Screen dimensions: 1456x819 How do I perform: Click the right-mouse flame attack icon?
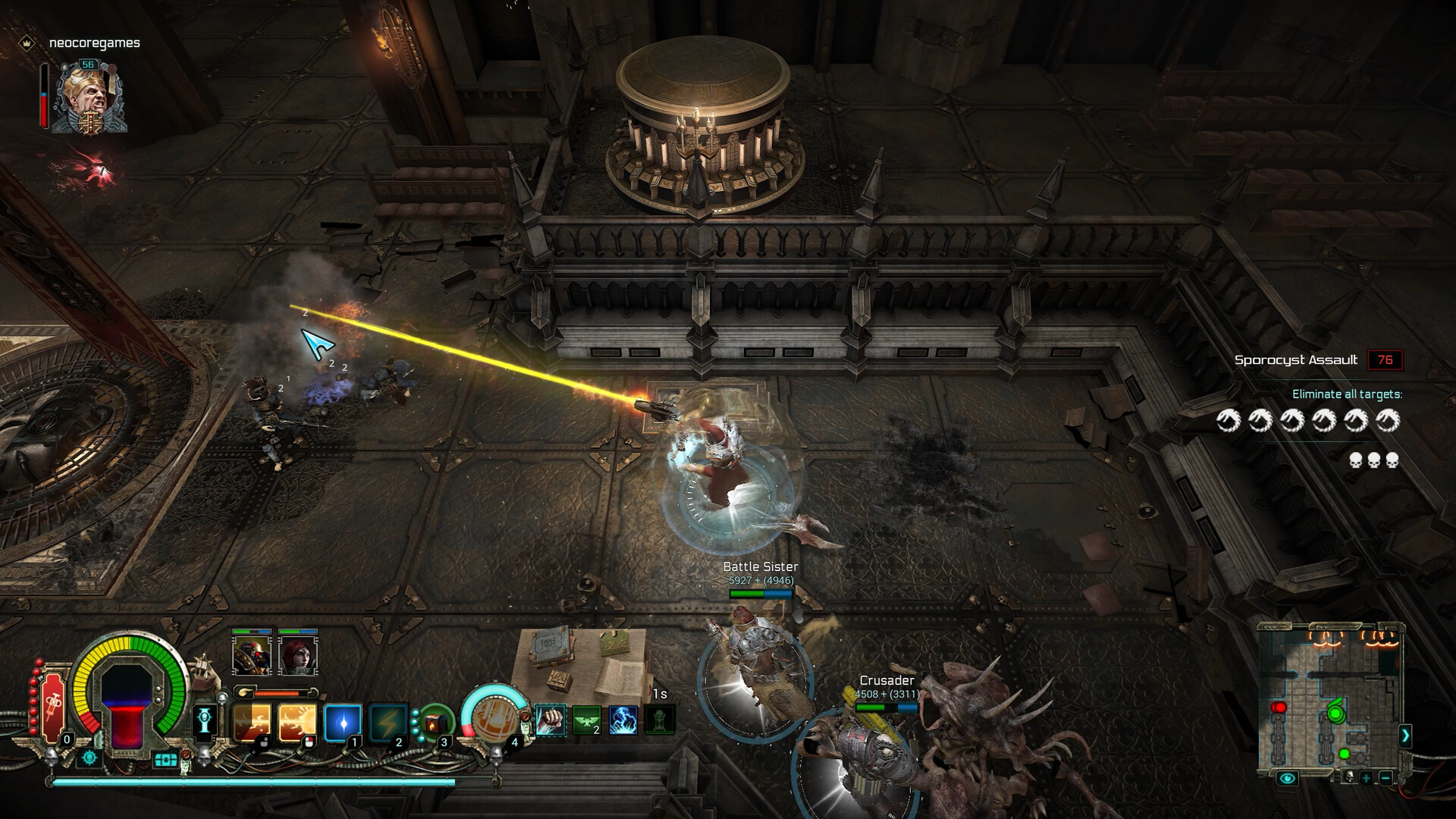(x=297, y=722)
